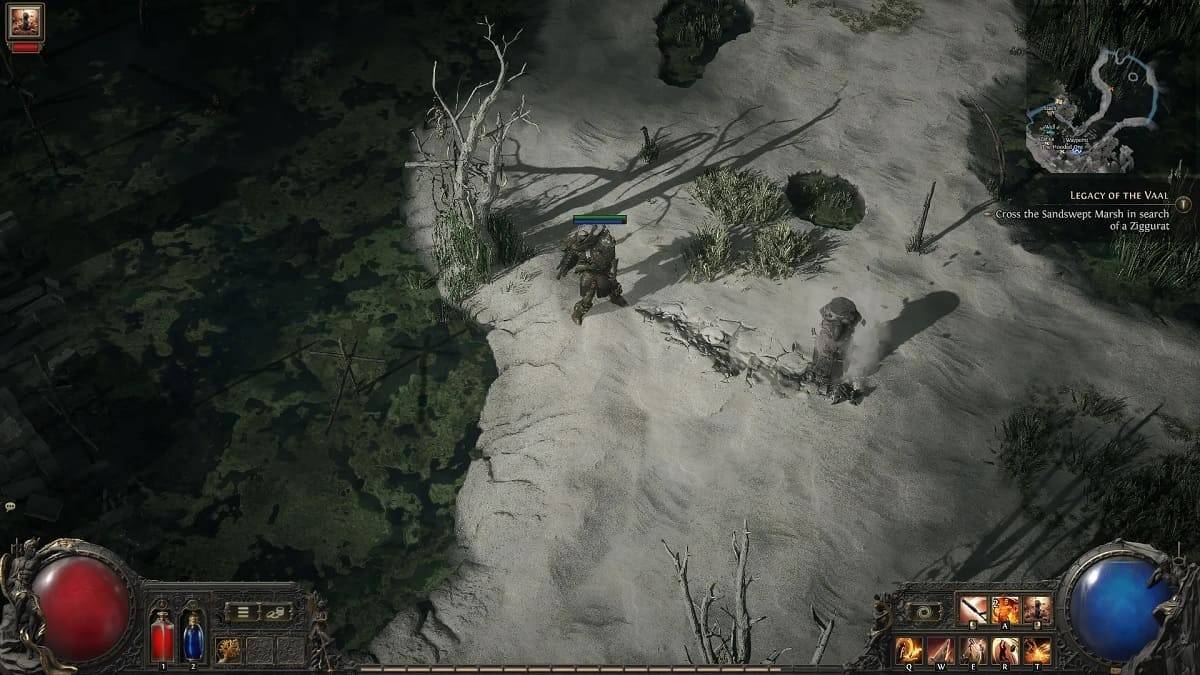Activate the flaming figure skill bound to A
The image size is (1200, 675).
[x=1006, y=609]
